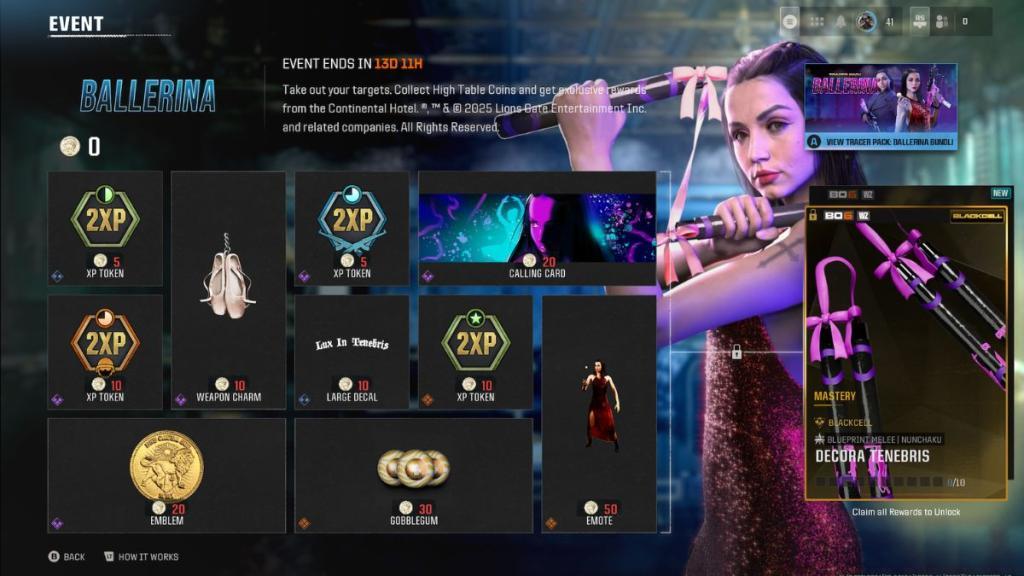Screen dimensions: 1024x576
Task: Go back using the Back button
Action: (67, 556)
